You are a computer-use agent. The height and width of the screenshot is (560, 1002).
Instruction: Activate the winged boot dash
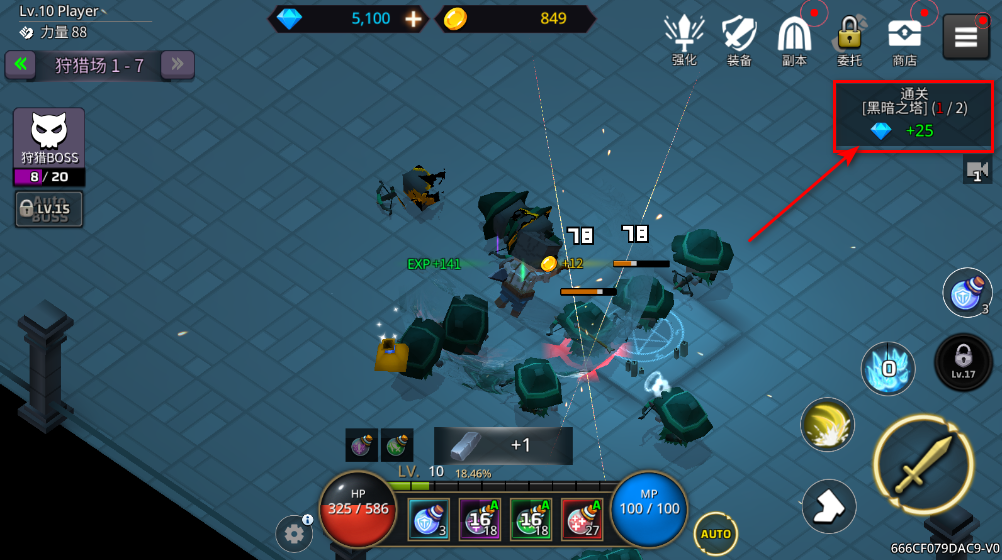829,506
